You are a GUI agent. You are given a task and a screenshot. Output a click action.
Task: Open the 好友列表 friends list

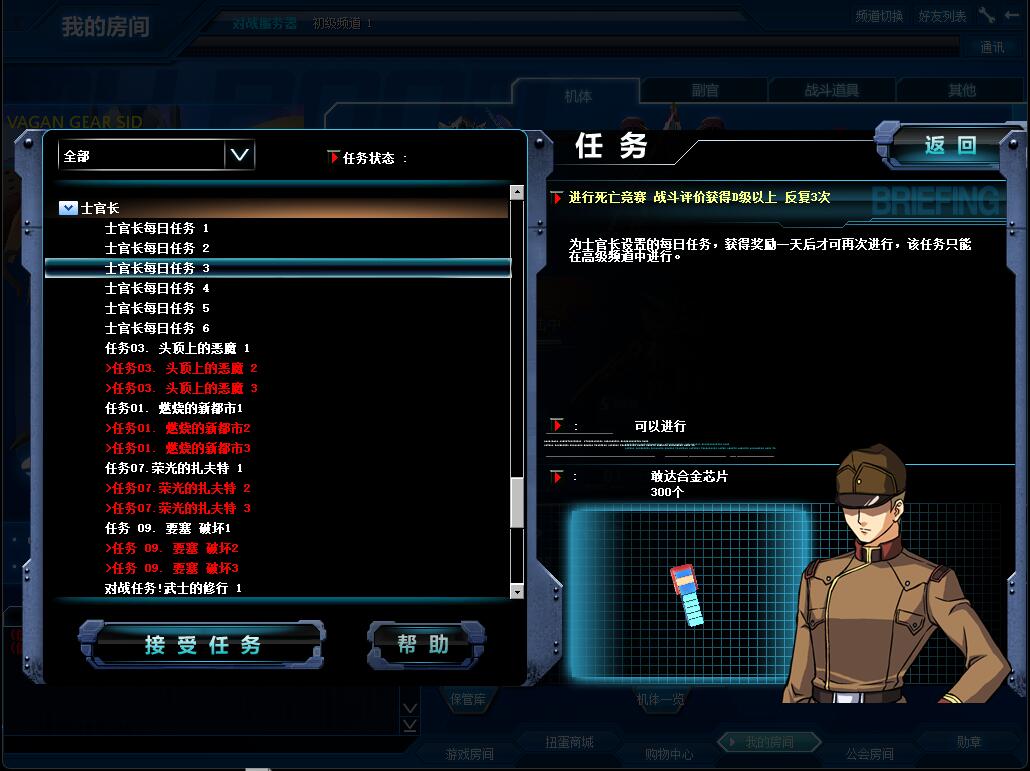click(x=942, y=16)
